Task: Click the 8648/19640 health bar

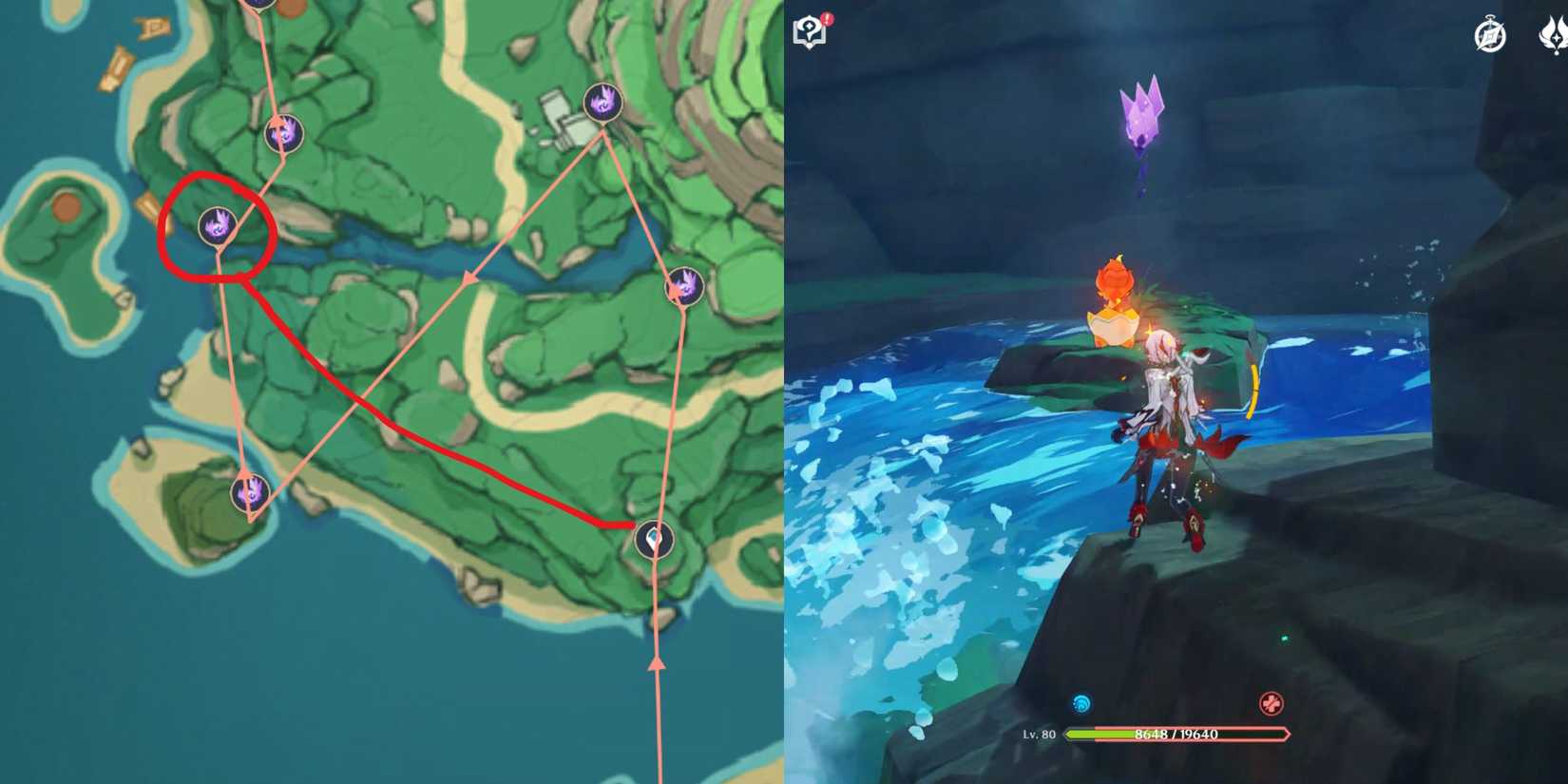Action: 1178,734
